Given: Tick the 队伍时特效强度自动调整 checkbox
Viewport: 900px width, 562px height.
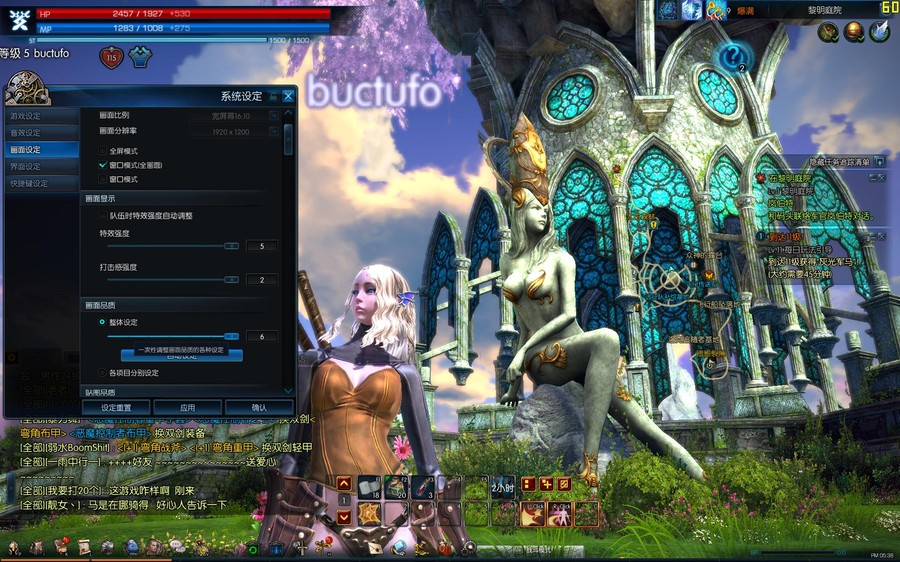Looking at the screenshot, I should pos(102,215).
